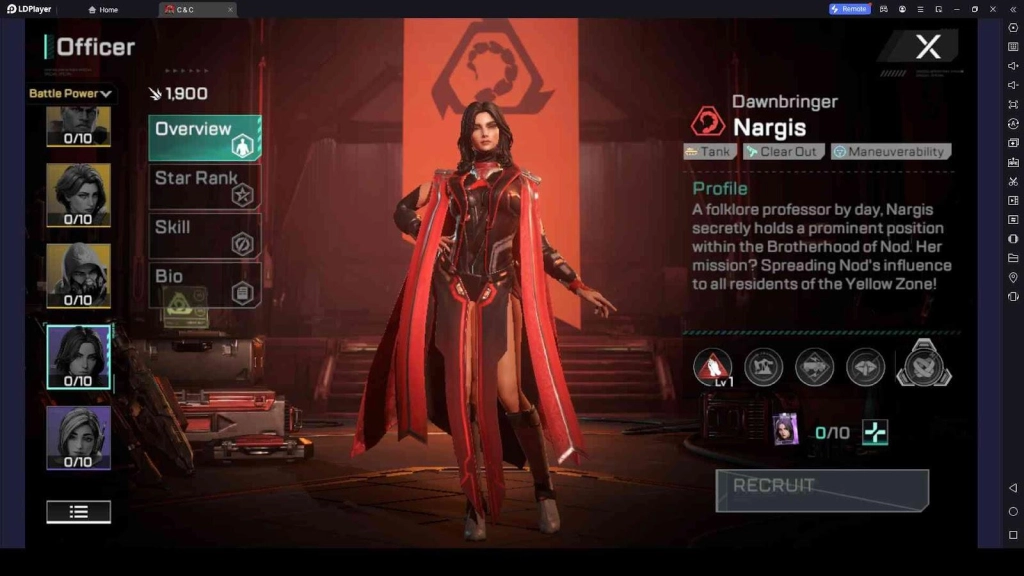Select the large hexagonal ultimate skill icon
The image size is (1024, 576).
pos(923,364)
